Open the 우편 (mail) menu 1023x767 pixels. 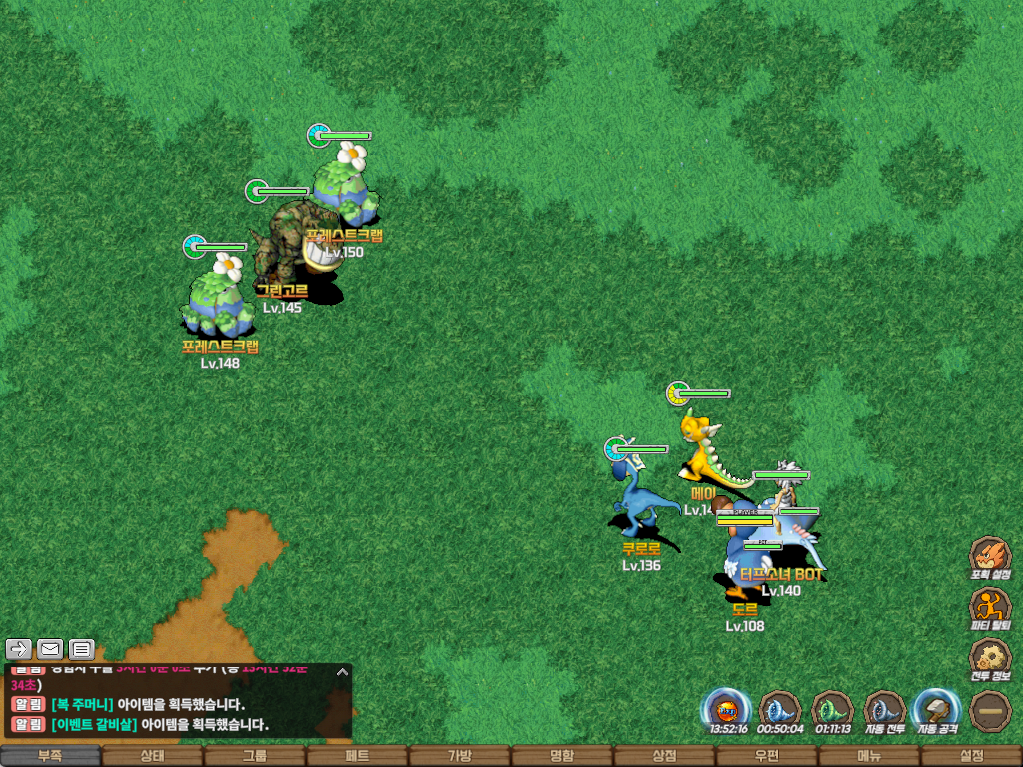(766, 756)
